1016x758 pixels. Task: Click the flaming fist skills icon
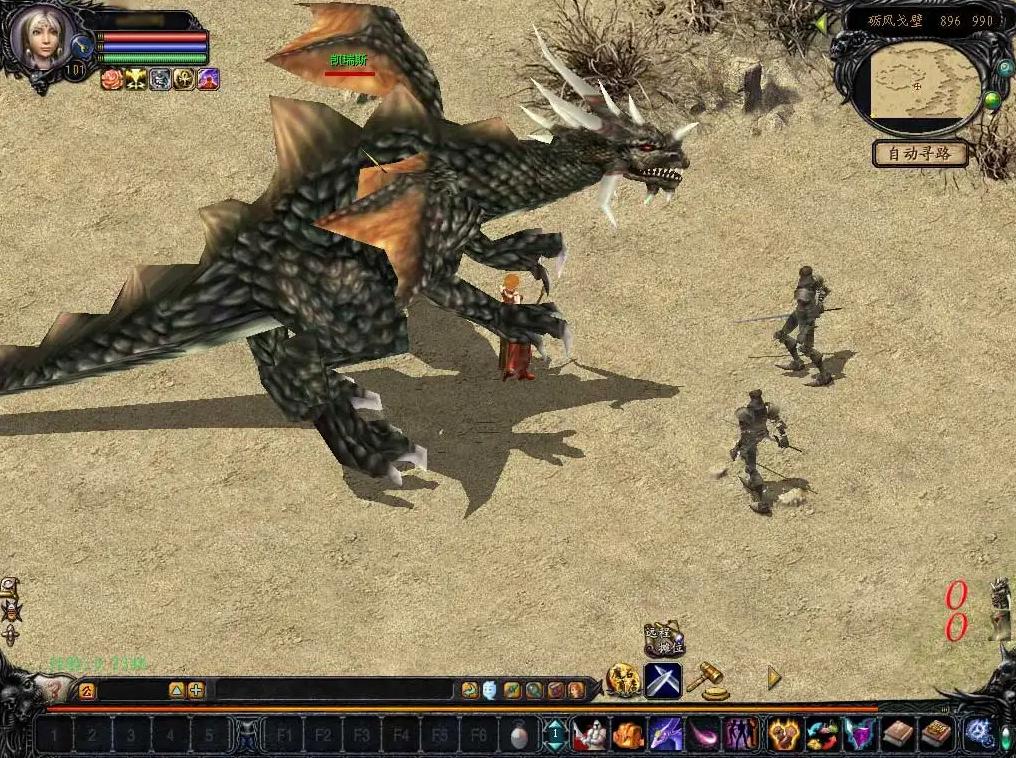pos(782,735)
